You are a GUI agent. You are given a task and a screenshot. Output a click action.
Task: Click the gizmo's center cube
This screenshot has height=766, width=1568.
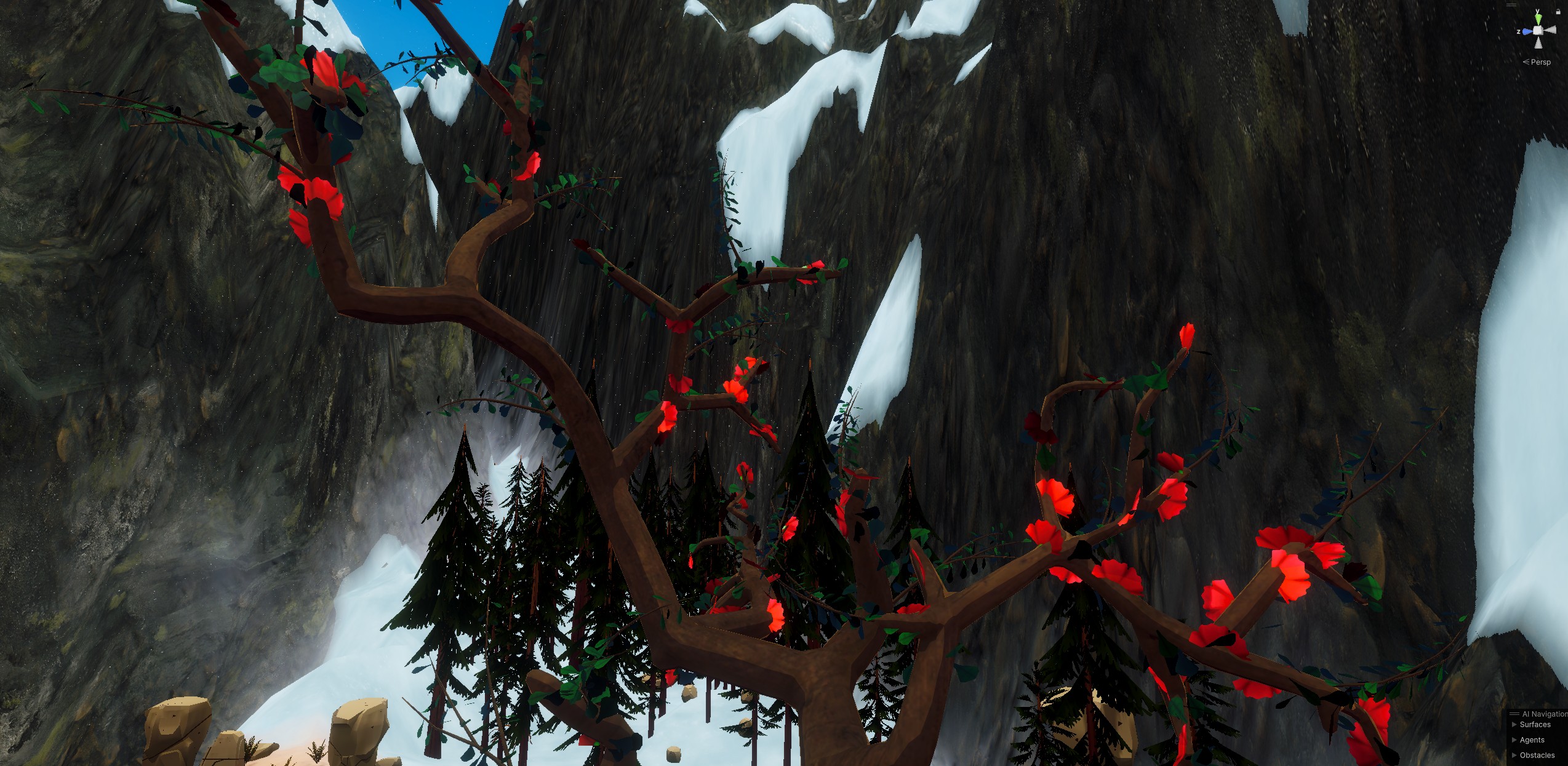pyautogui.click(x=1538, y=31)
